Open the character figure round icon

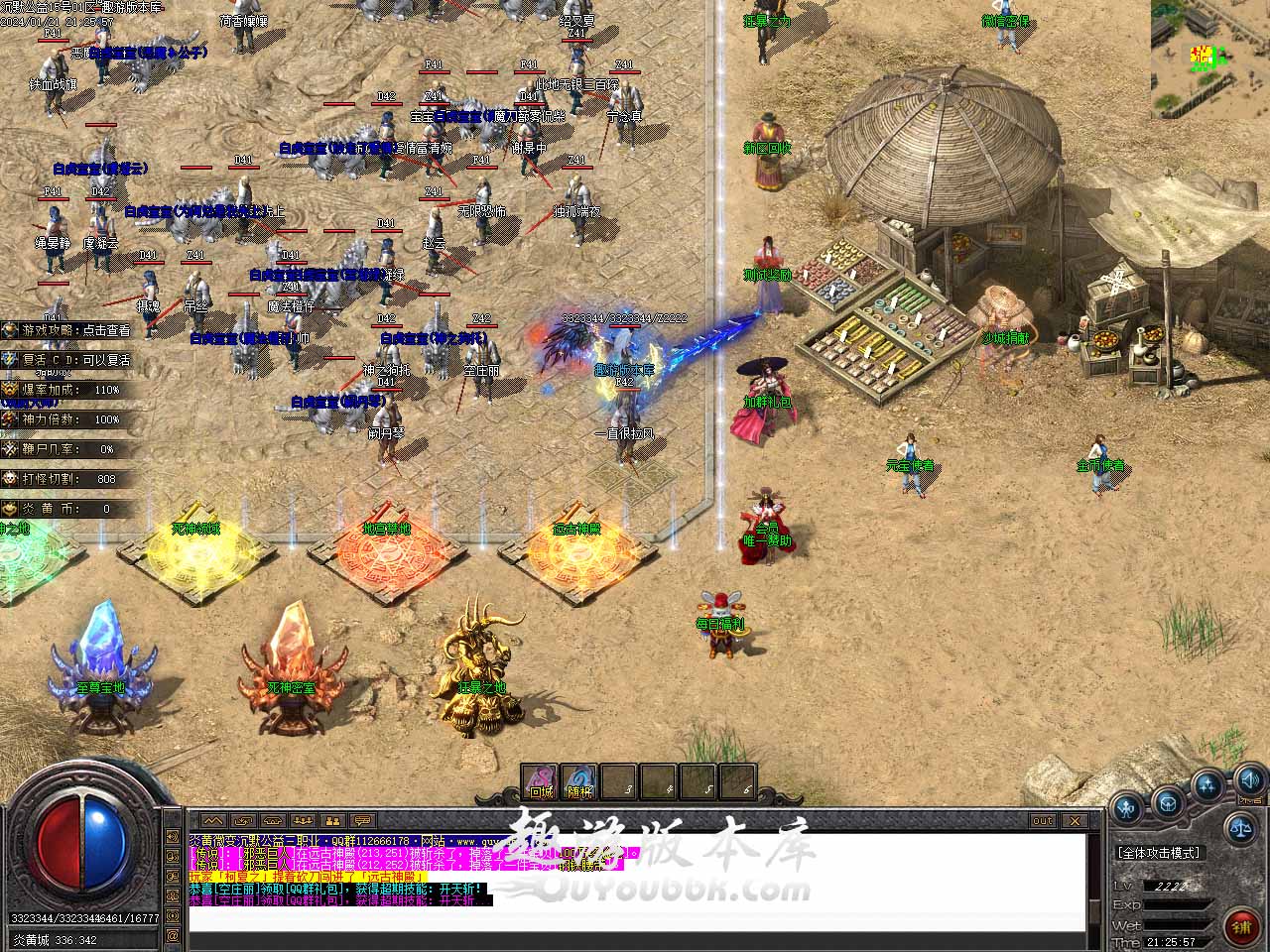(1127, 808)
